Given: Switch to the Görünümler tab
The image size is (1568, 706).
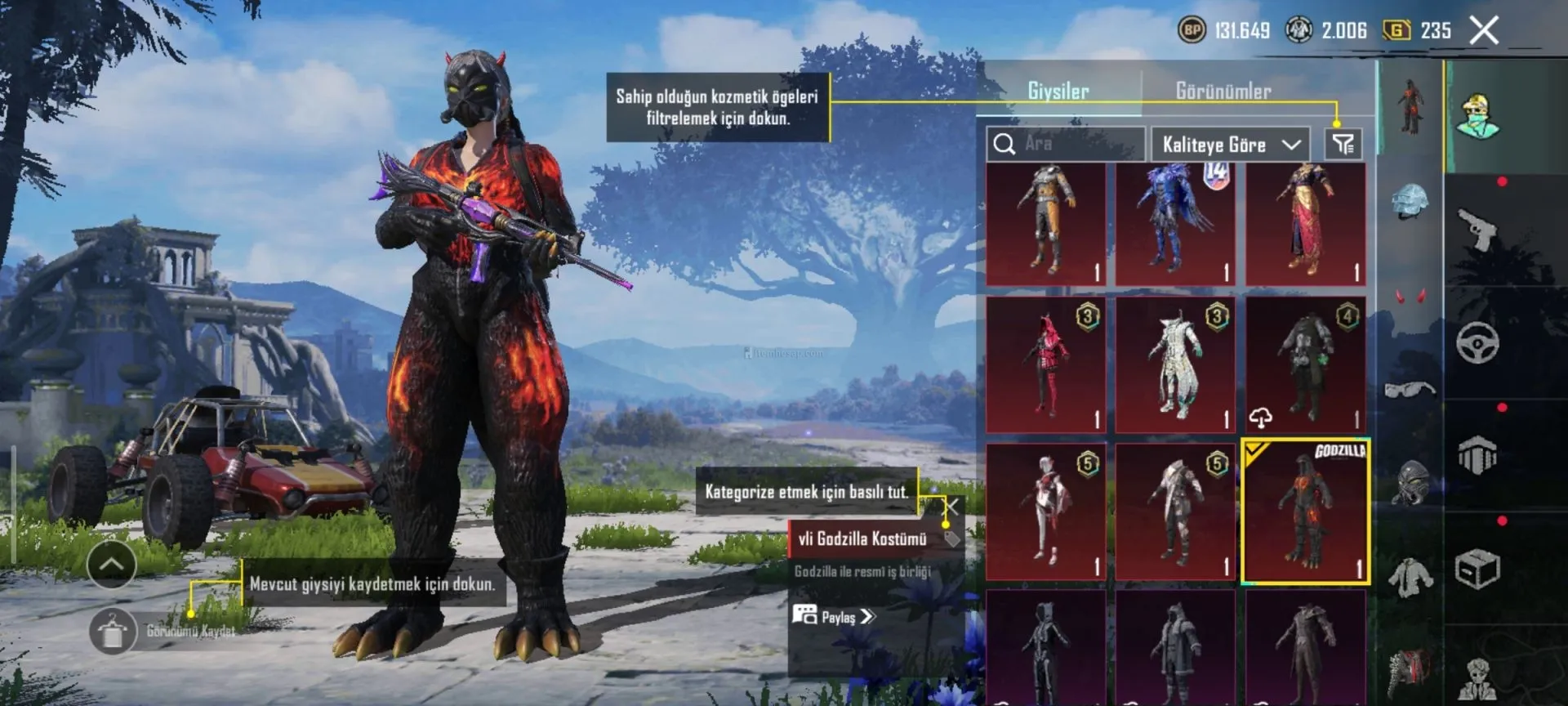Looking at the screenshot, I should 1223,91.
